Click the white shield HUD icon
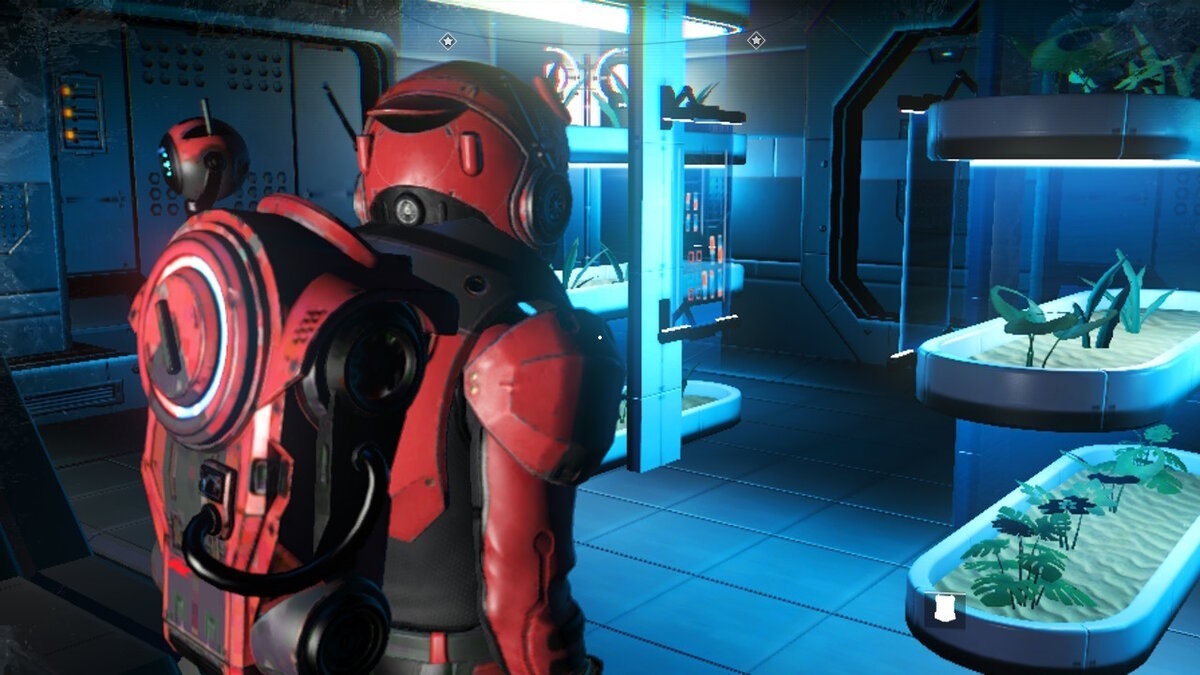The width and height of the screenshot is (1200, 675). click(944, 607)
